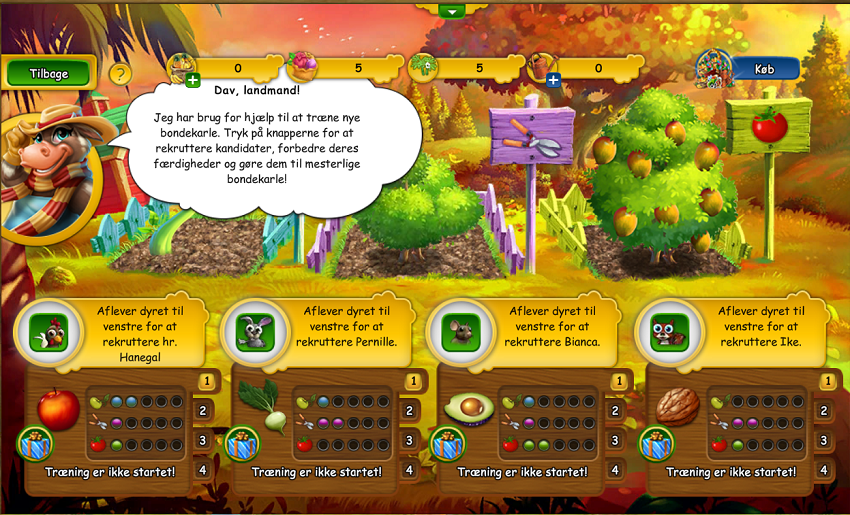
Task: Click the garden shears signpost
Action: [532, 135]
